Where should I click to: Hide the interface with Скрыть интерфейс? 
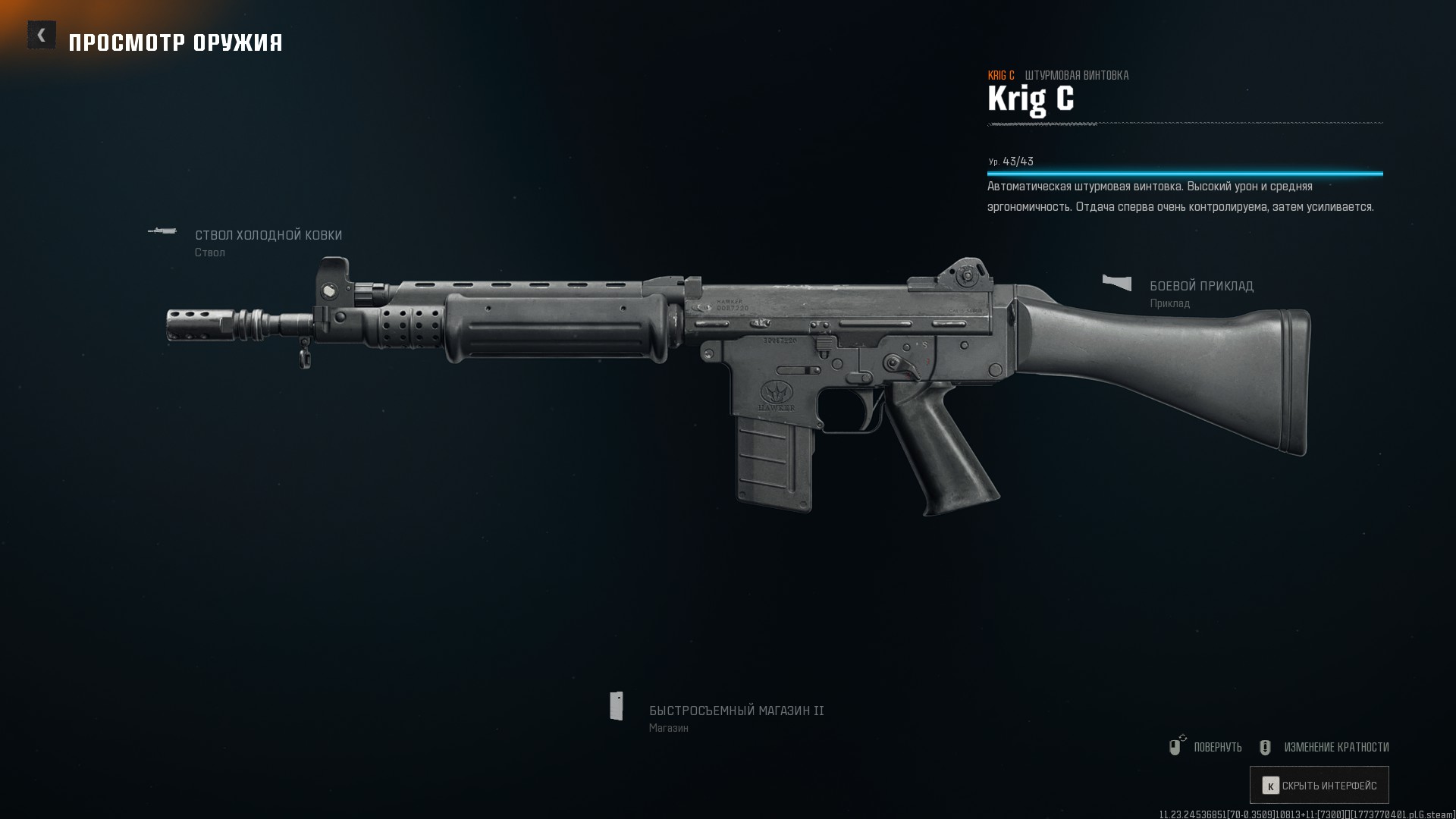click(1319, 786)
